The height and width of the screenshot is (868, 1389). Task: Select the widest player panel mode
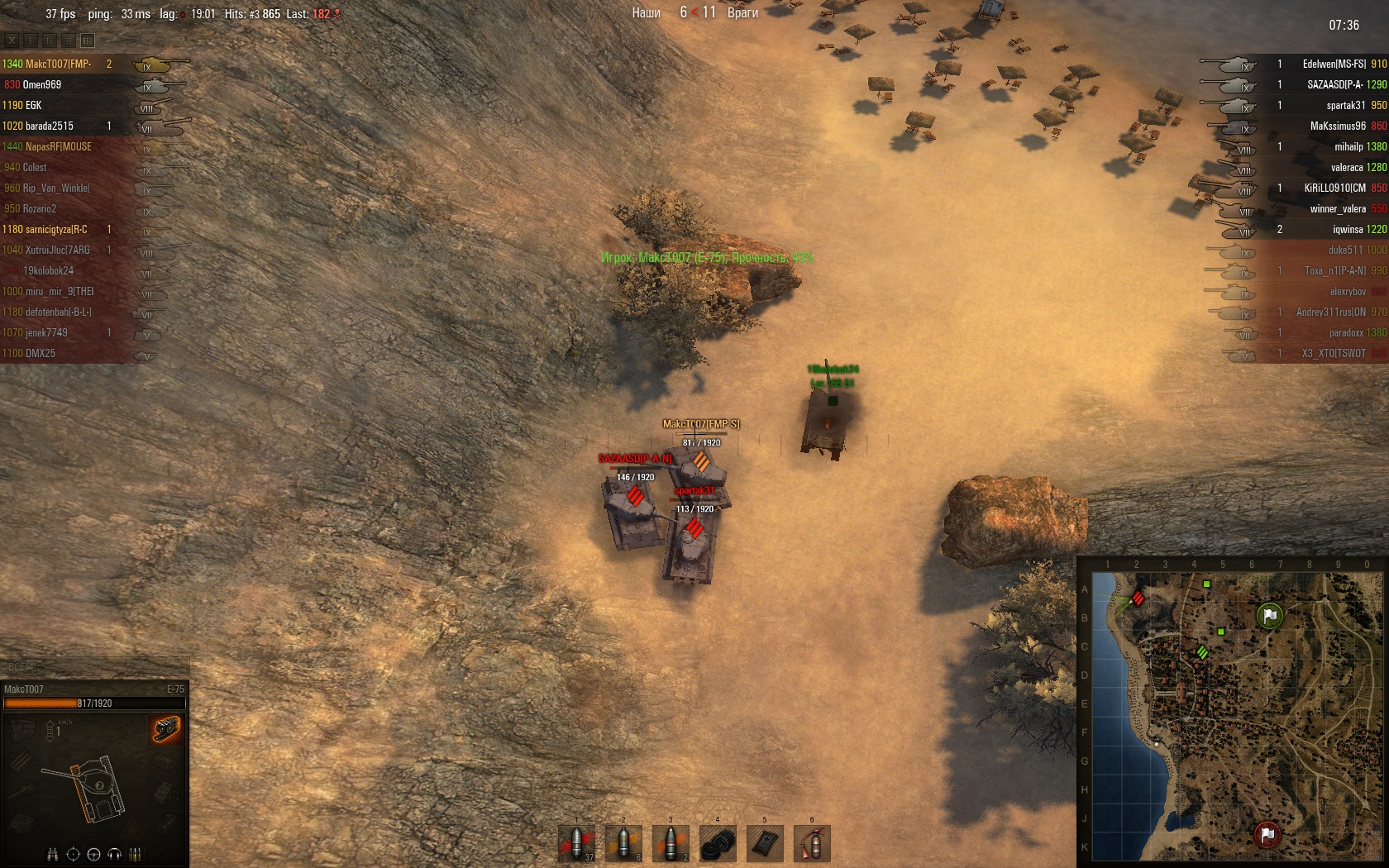[x=88, y=40]
